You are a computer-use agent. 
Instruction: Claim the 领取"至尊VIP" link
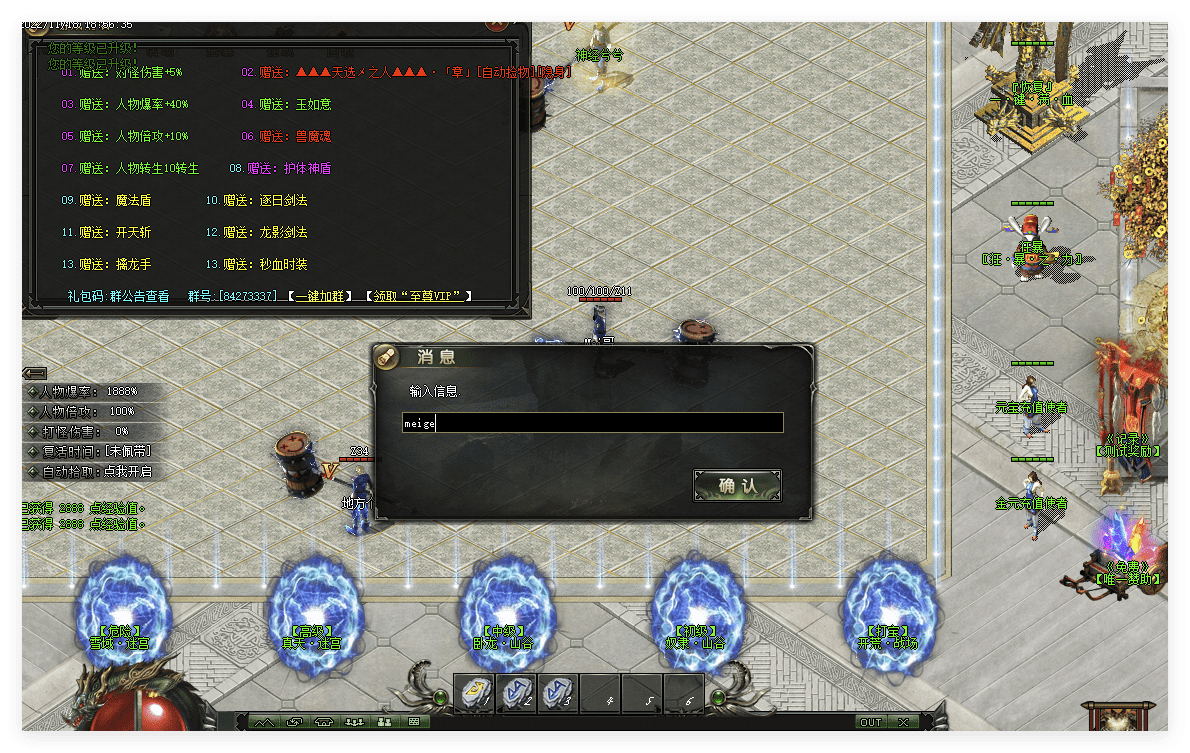coord(418,296)
